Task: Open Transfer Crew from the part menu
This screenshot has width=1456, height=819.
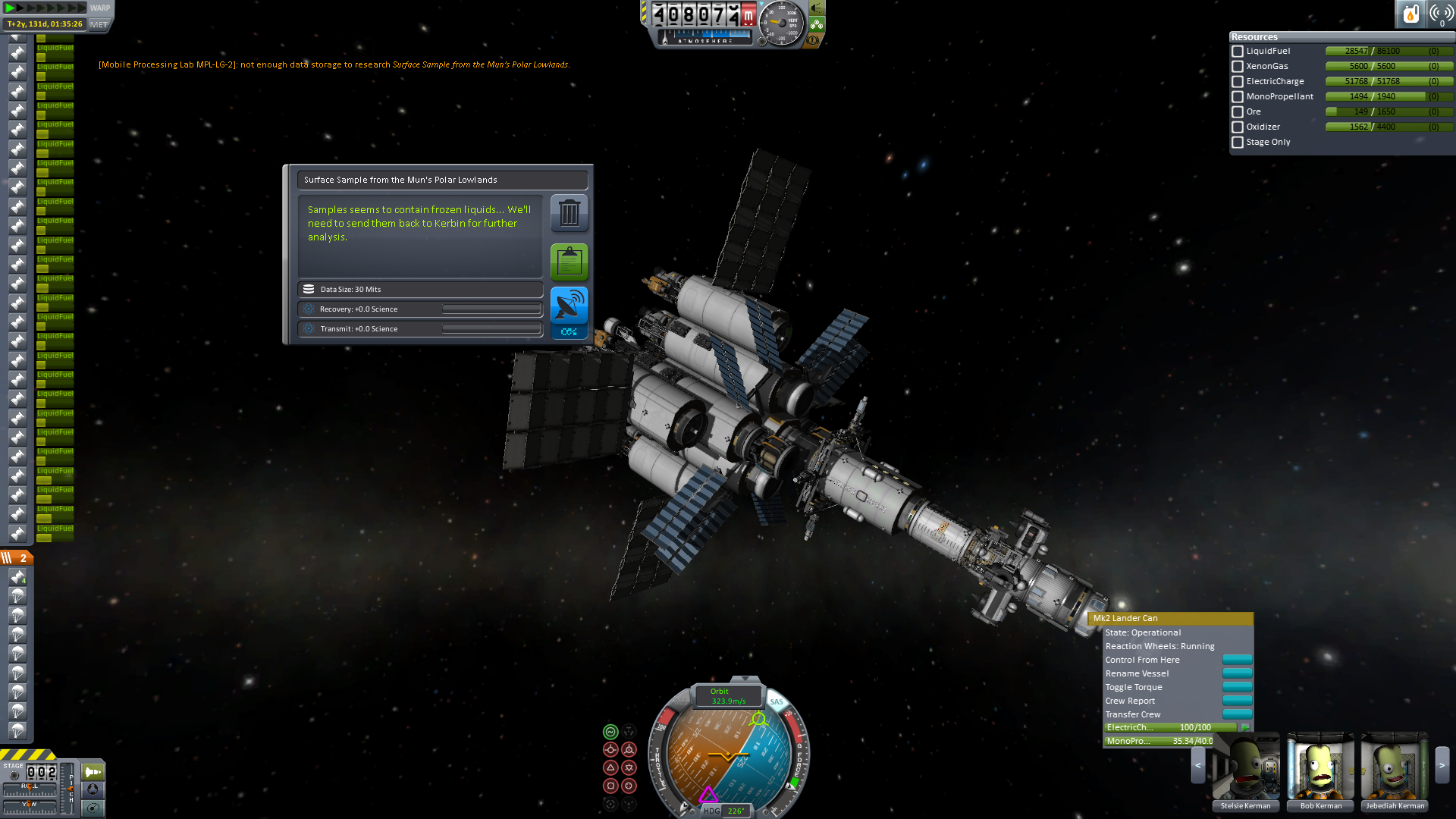Action: (1237, 714)
